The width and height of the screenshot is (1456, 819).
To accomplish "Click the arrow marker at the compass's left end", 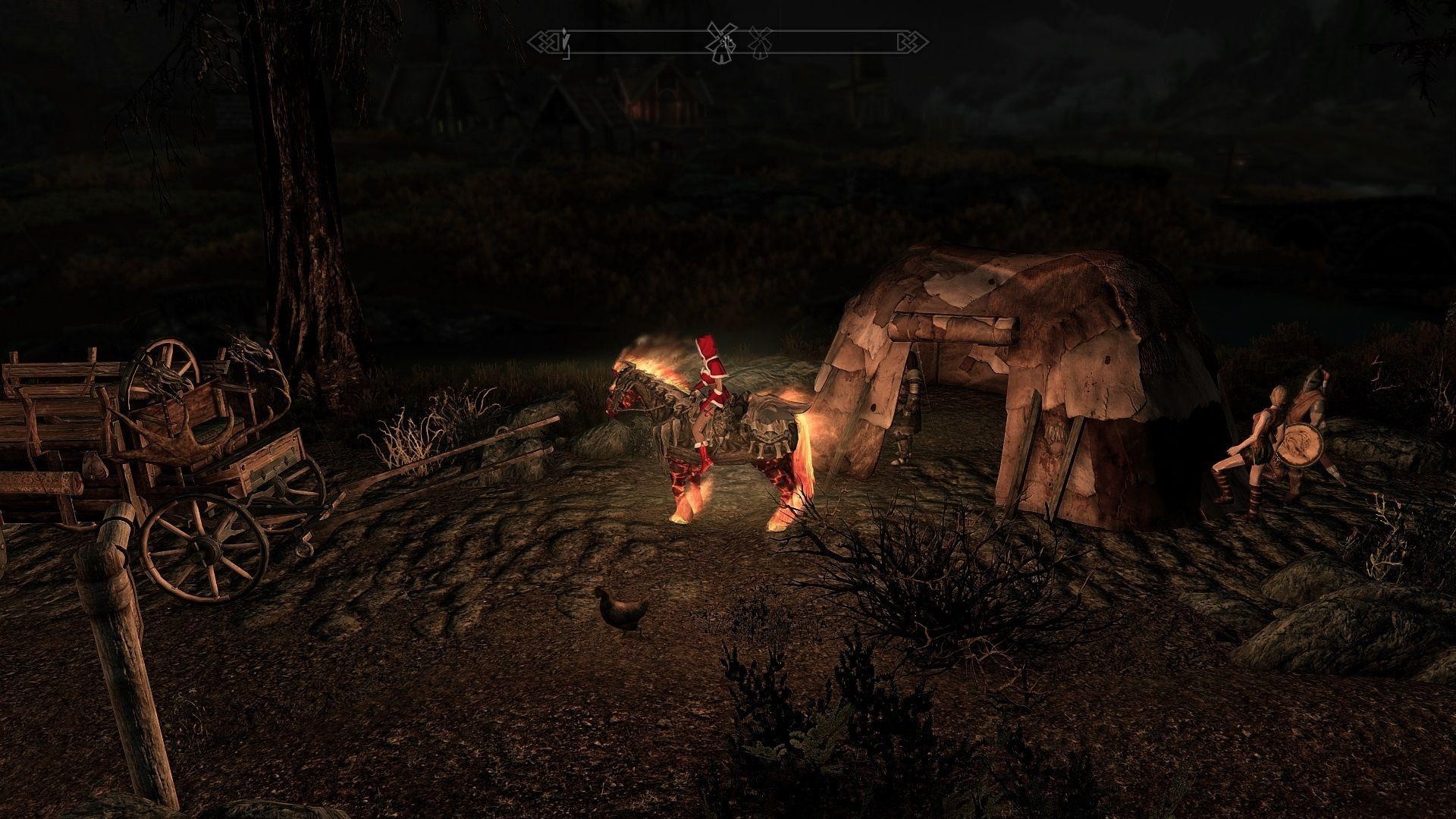I will pos(564,42).
